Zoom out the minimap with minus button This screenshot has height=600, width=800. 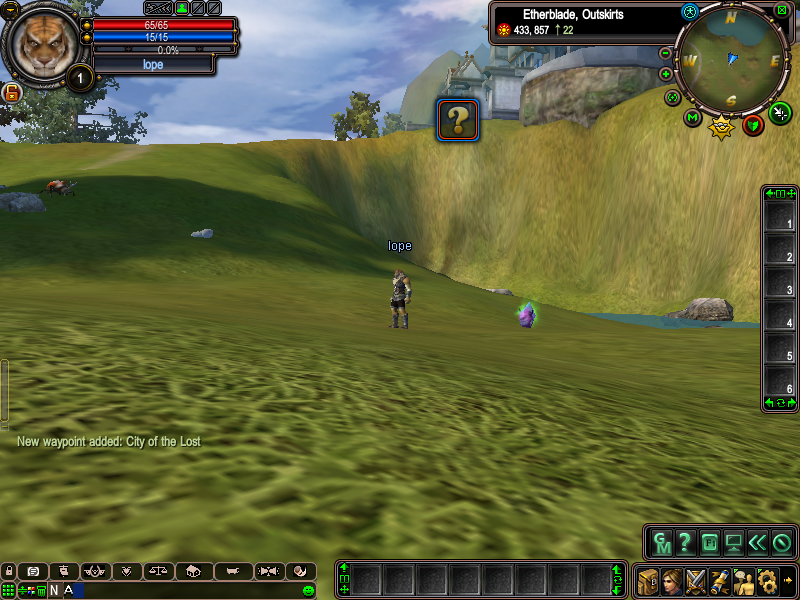tap(666, 52)
